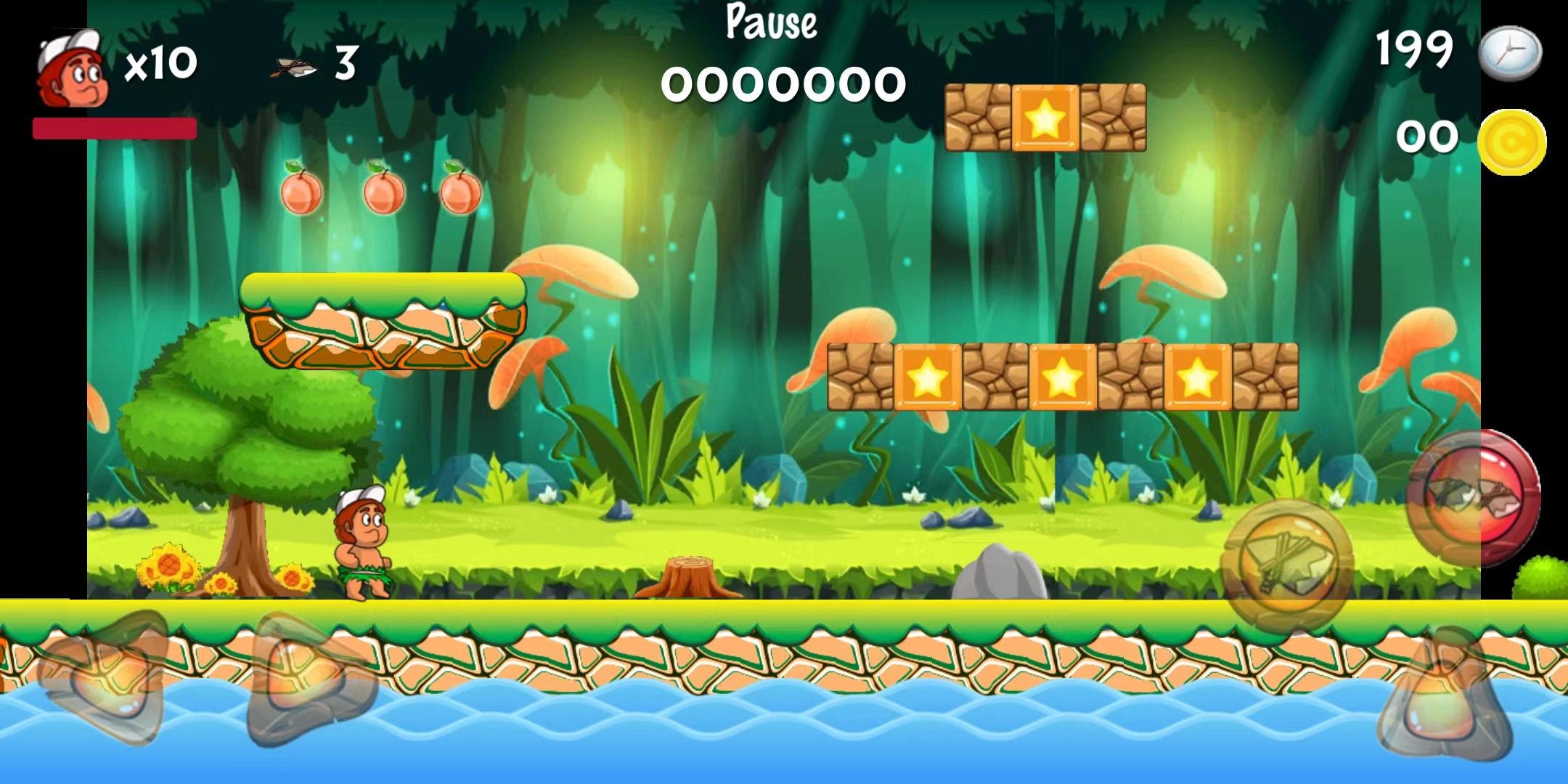1568x784 pixels.
Task: Tap the lone star block on top platform
Action: pyautogui.click(x=1044, y=116)
